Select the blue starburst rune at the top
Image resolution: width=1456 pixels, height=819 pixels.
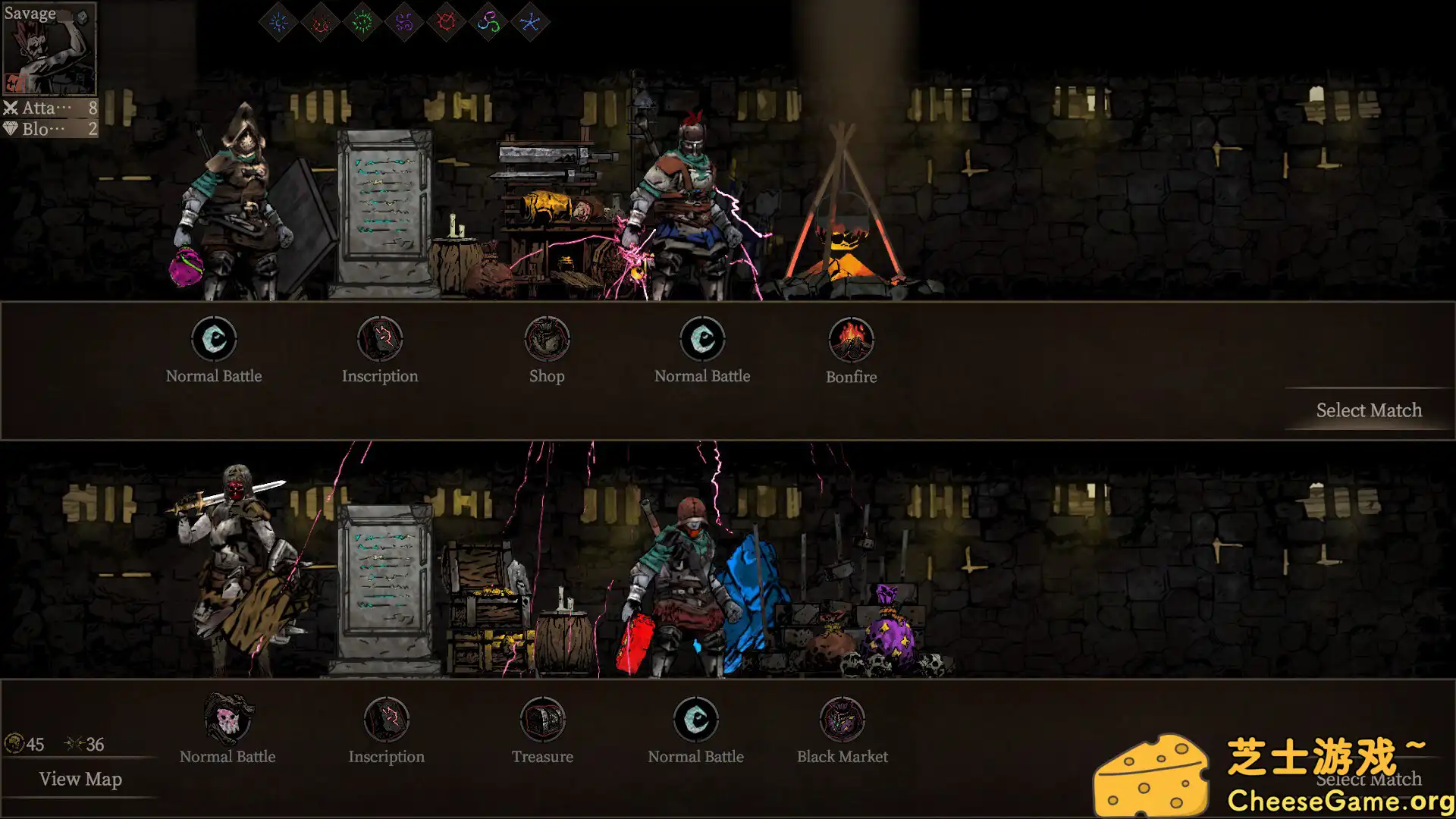pos(278,21)
